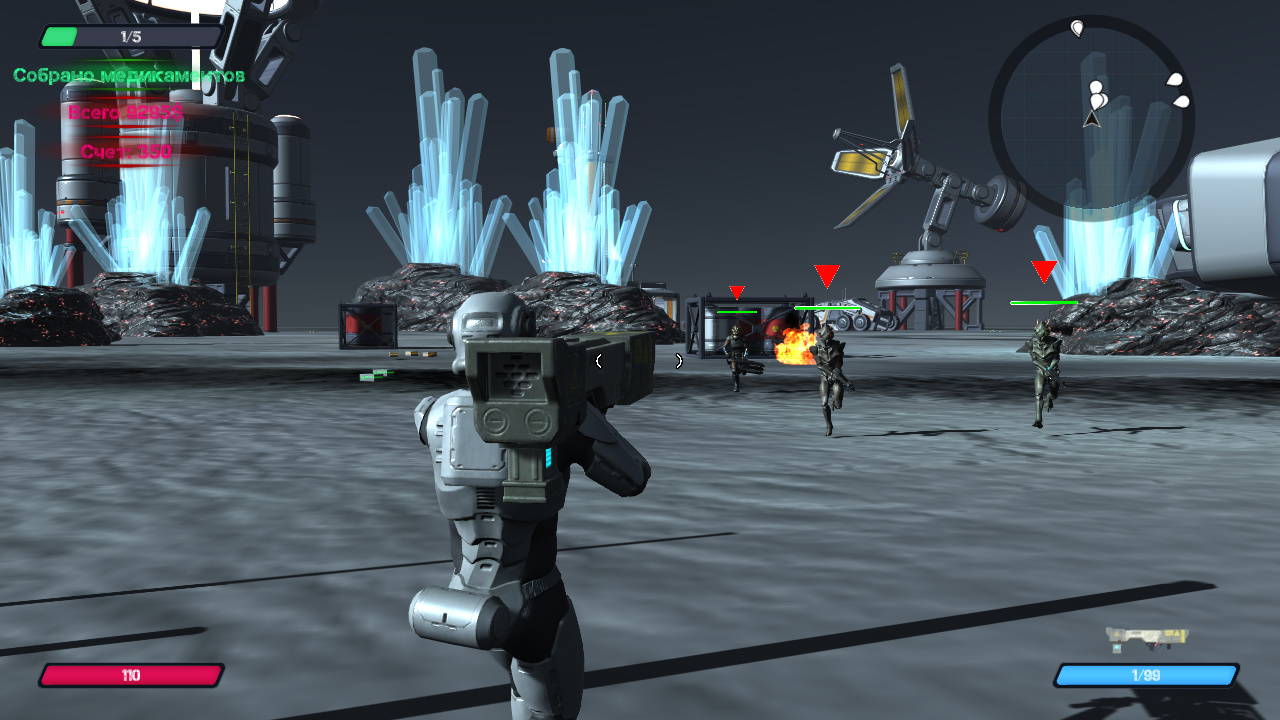Click the leftmost enemy's green health bar
Screen dimensions: 1280x720
pyautogui.click(x=737, y=311)
